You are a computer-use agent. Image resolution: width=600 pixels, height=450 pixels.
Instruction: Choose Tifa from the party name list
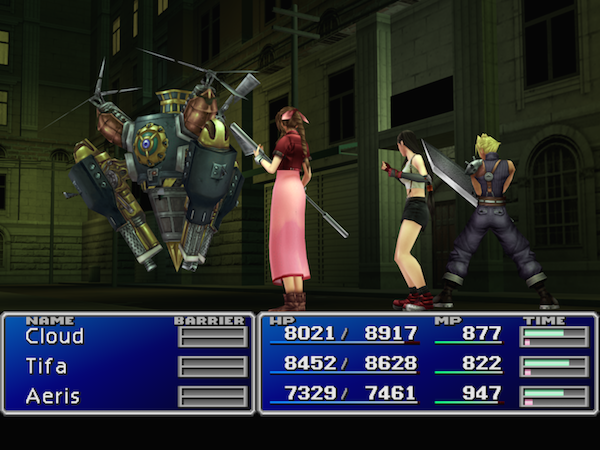[x=47, y=366]
